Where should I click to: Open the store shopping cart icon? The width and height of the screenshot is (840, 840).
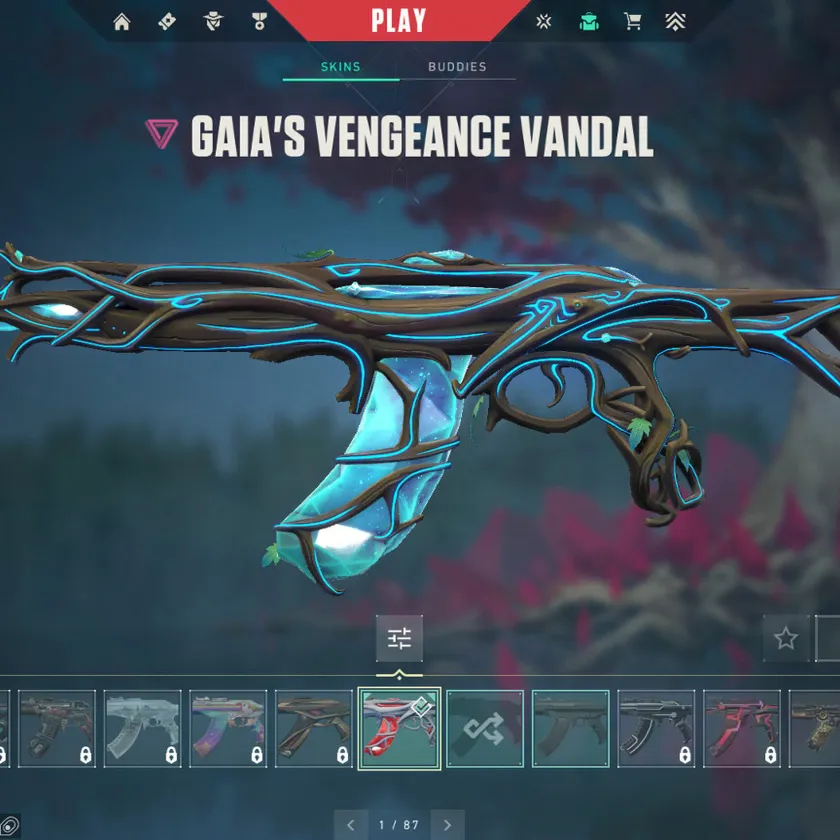pos(633,22)
